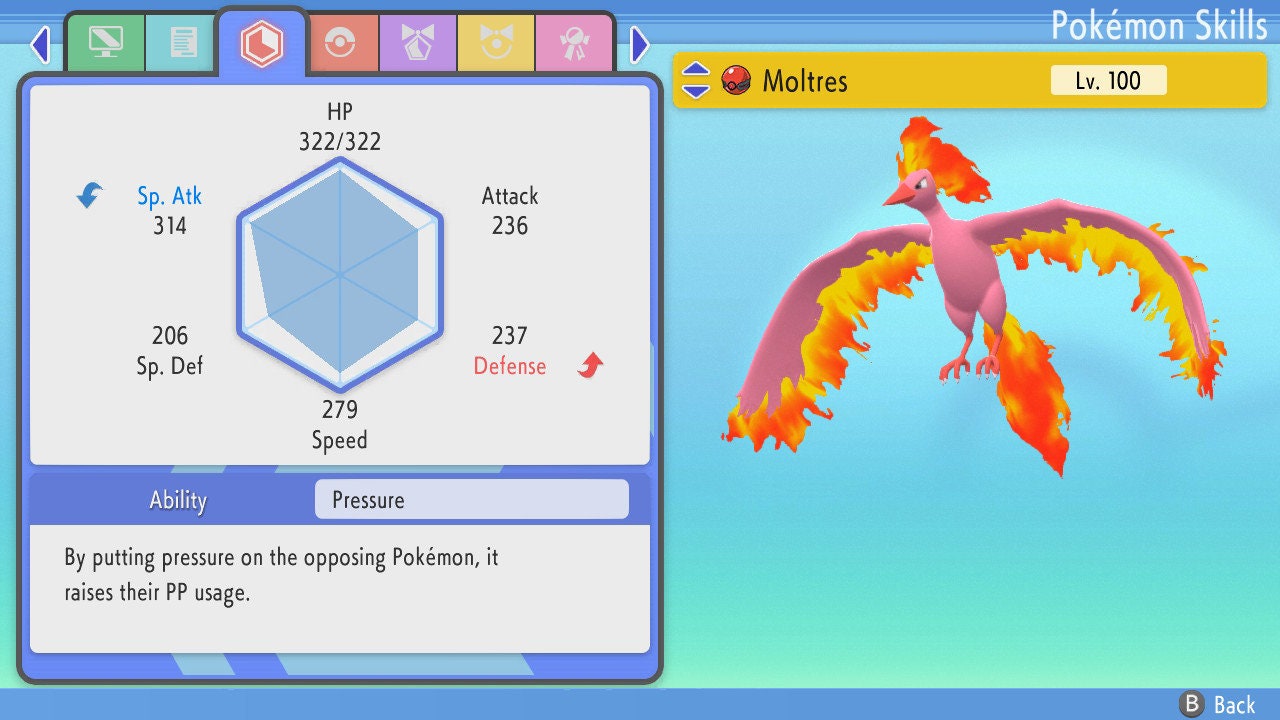The height and width of the screenshot is (720, 1280).
Task: Select the hexagon Pokémon Skills tab
Action: [261, 42]
